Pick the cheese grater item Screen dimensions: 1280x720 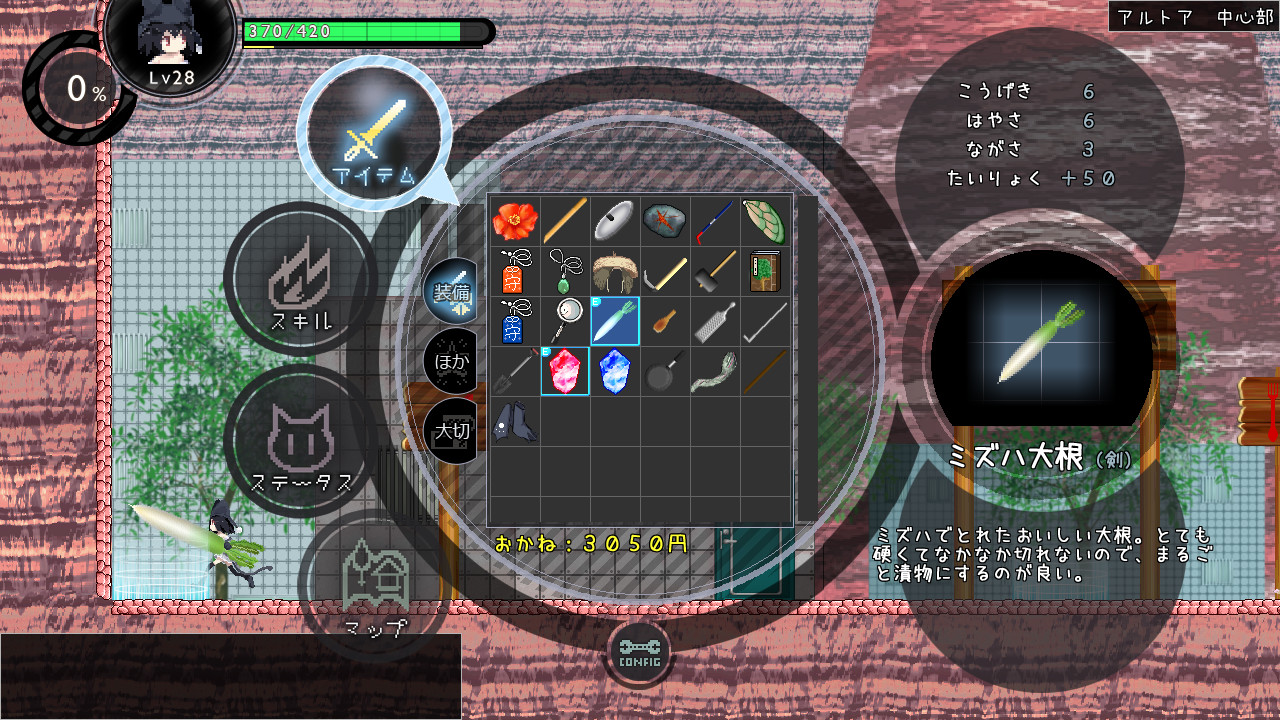click(715, 321)
